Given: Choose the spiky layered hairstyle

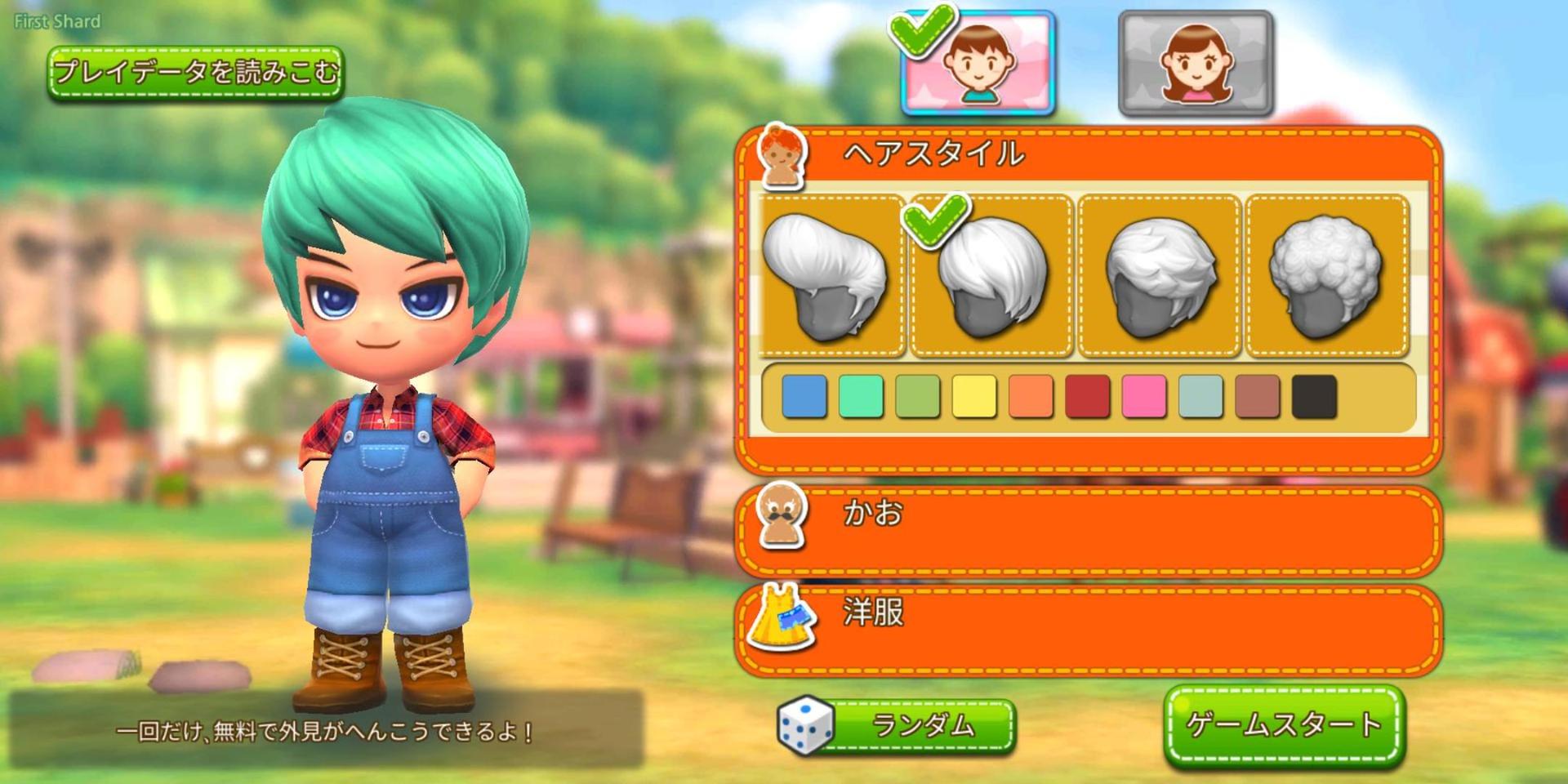Looking at the screenshot, I should pyautogui.click(x=1160, y=276).
